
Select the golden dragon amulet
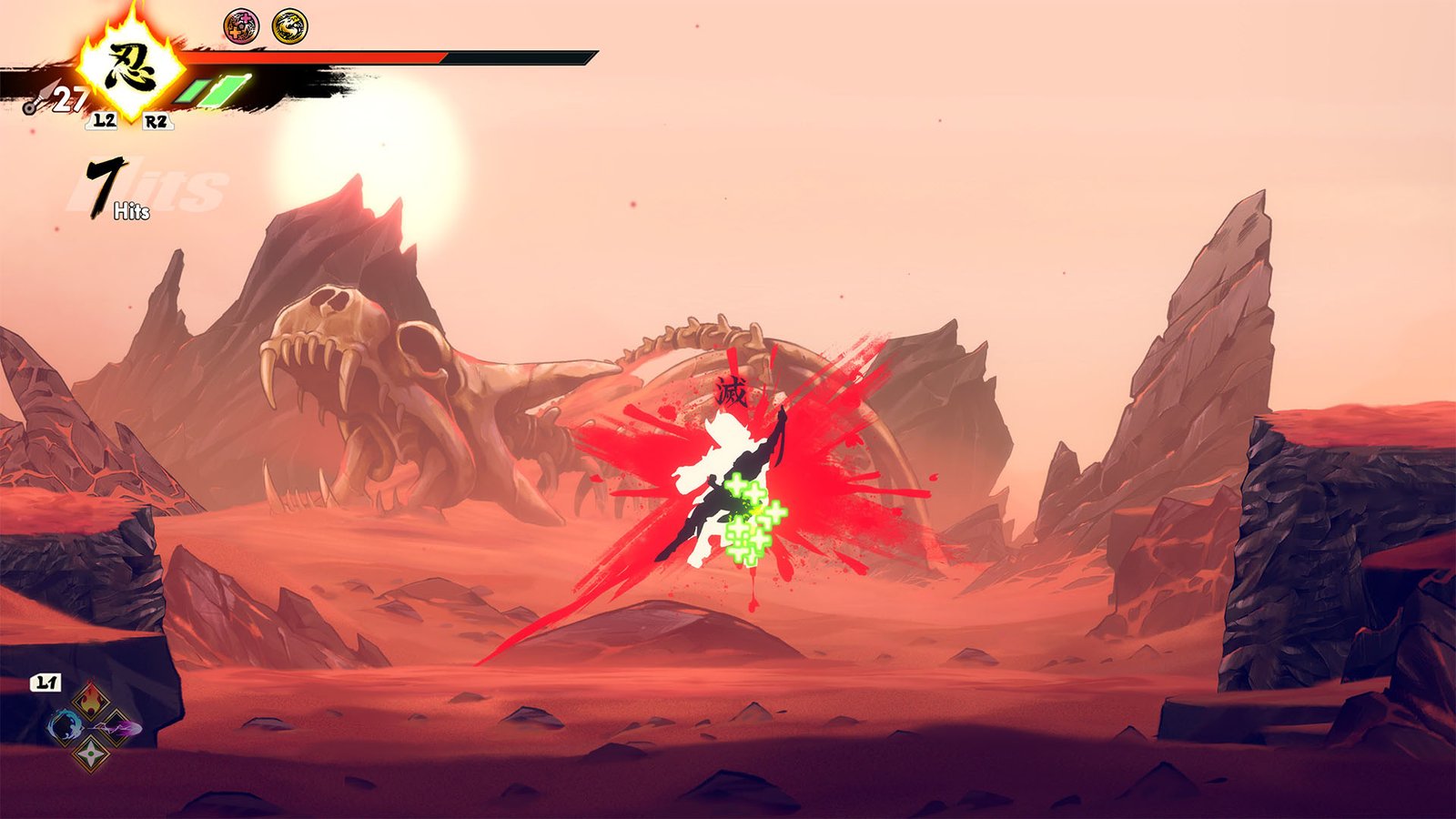pyautogui.click(x=289, y=26)
